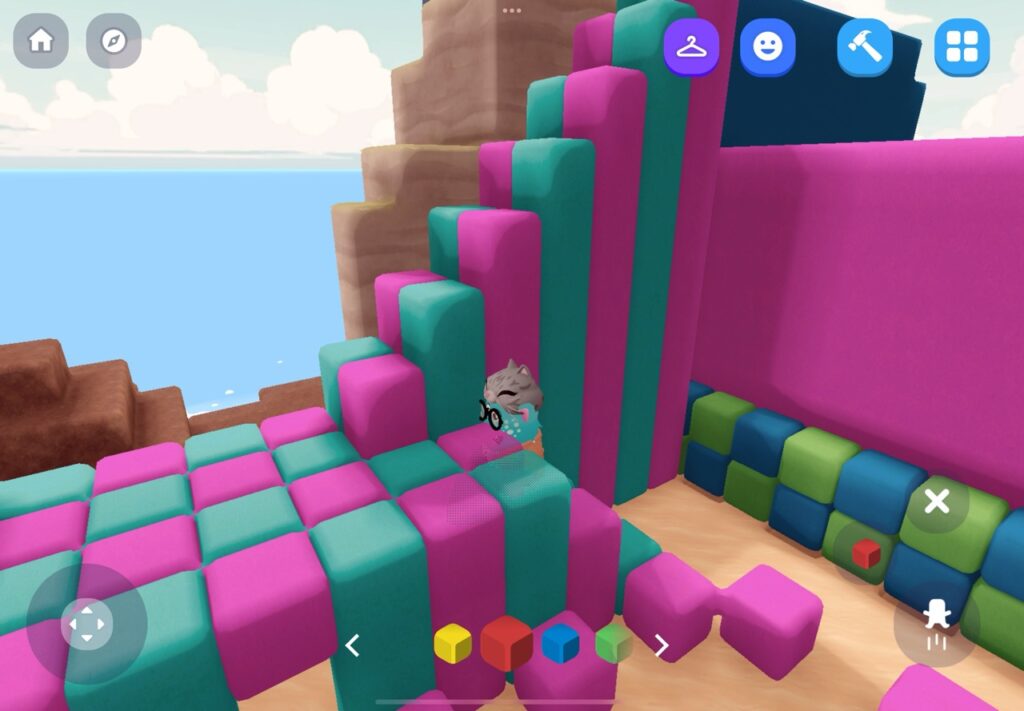Tap the movement joystick pad
This screenshot has width=1024, height=711.
coord(86,625)
